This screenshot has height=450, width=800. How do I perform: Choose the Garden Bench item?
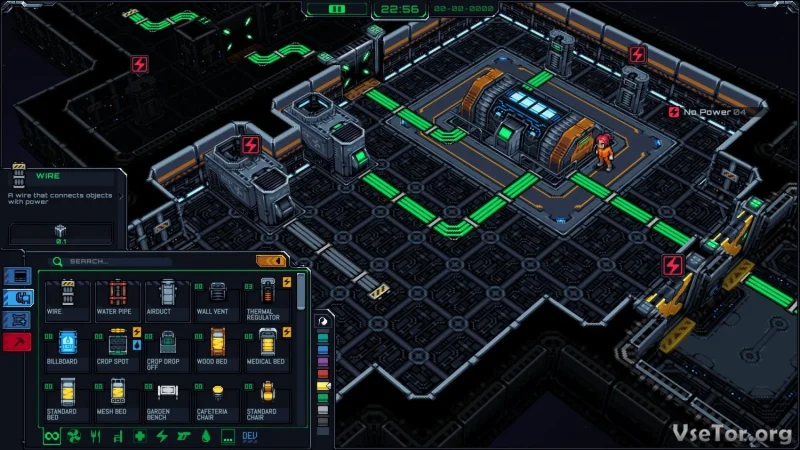pyautogui.click(x=166, y=395)
